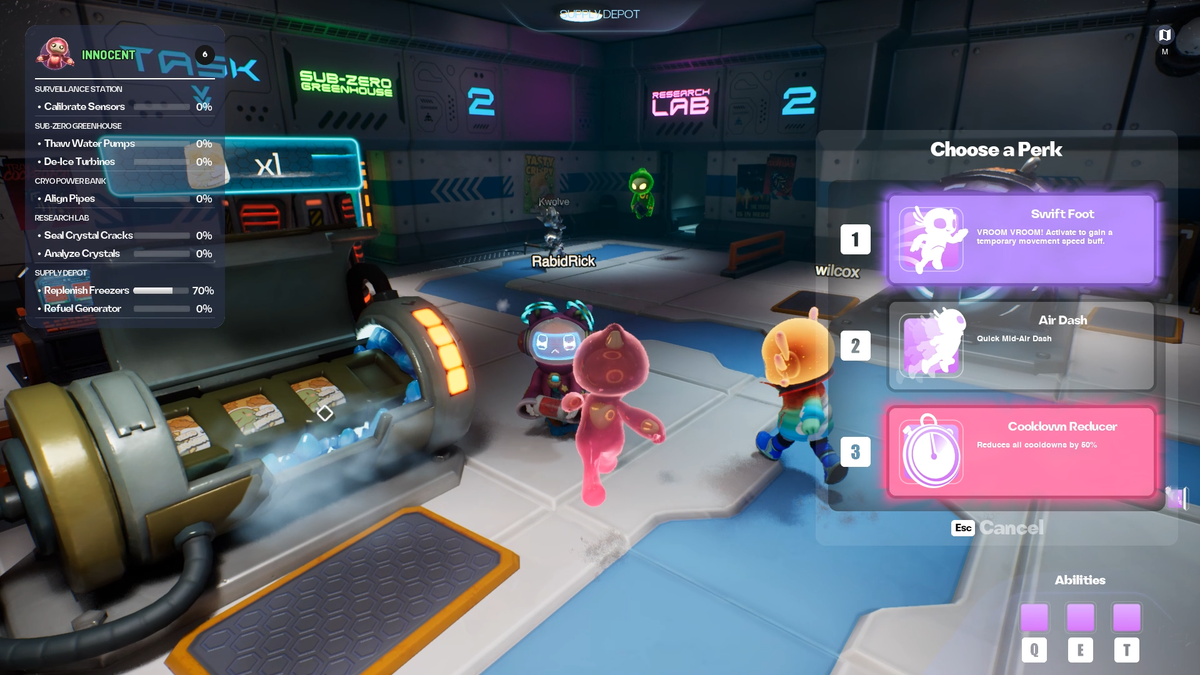Click the Replenish Freezers task entry
The height and width of the screenshot is (675, 1200).
coord(87,291)
